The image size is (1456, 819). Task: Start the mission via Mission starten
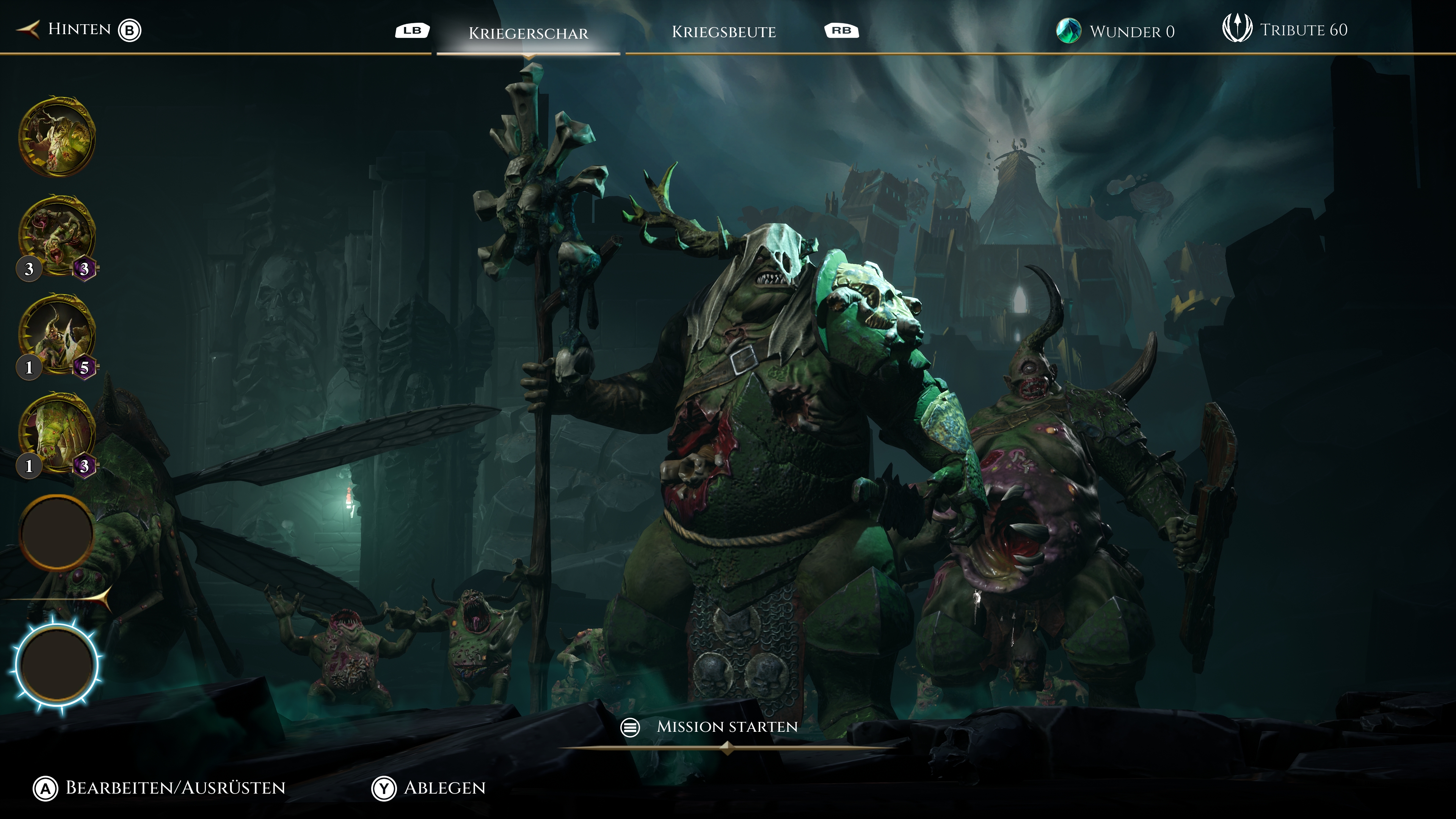pyautogui.click(x=726, y=727)
